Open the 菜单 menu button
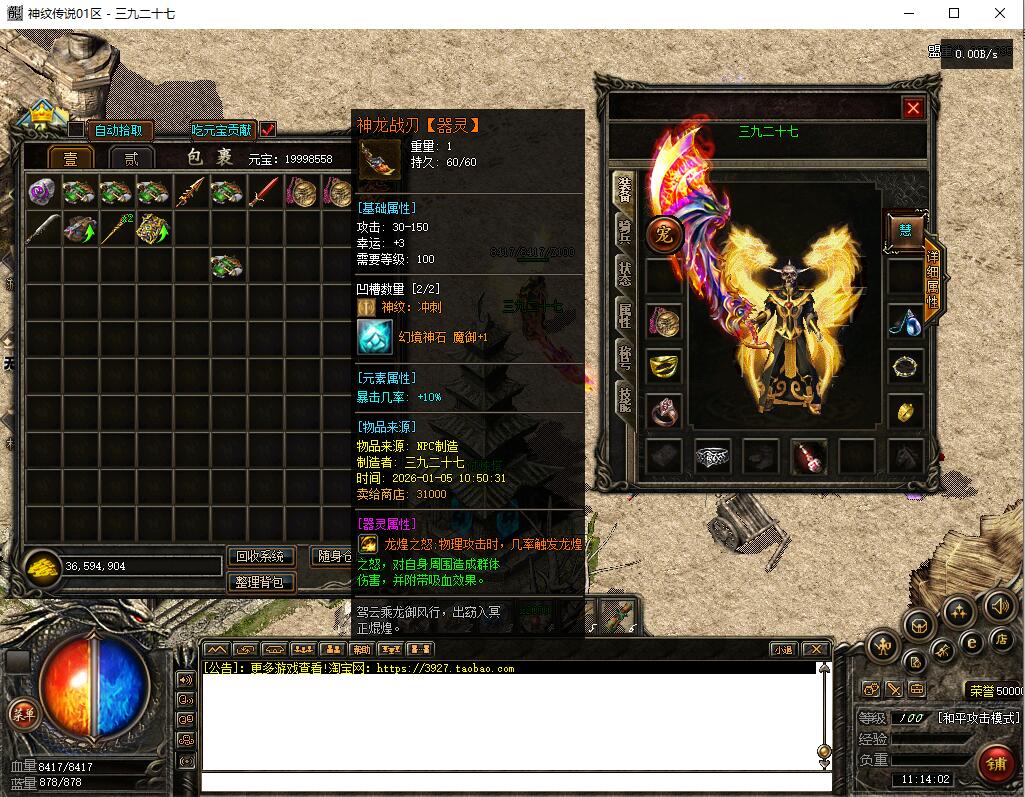 click(22, 713)
